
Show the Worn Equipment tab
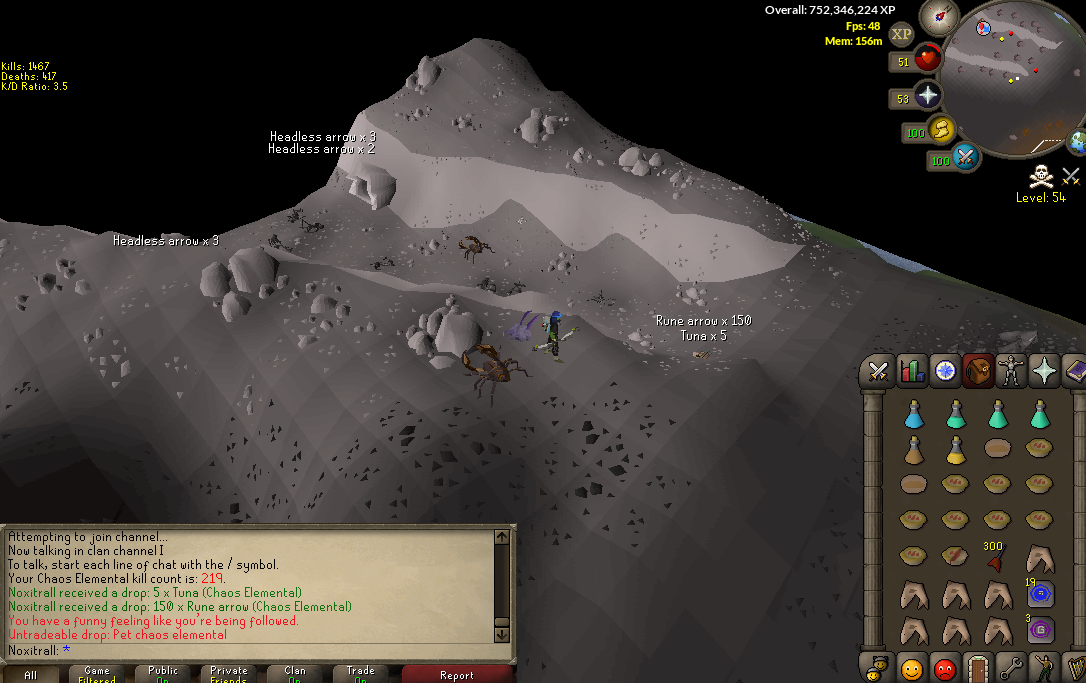pos(1012,372)
